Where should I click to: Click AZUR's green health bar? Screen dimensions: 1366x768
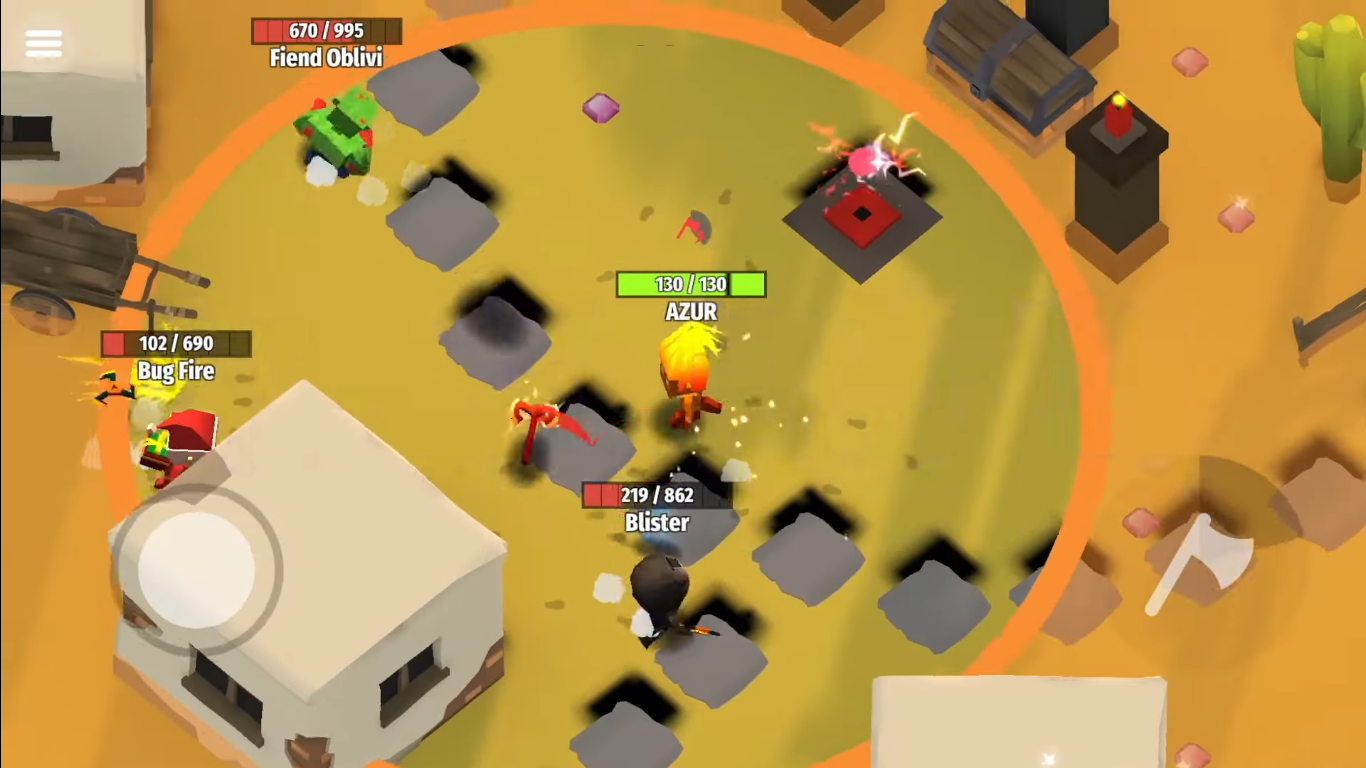[x=690, y=284]
